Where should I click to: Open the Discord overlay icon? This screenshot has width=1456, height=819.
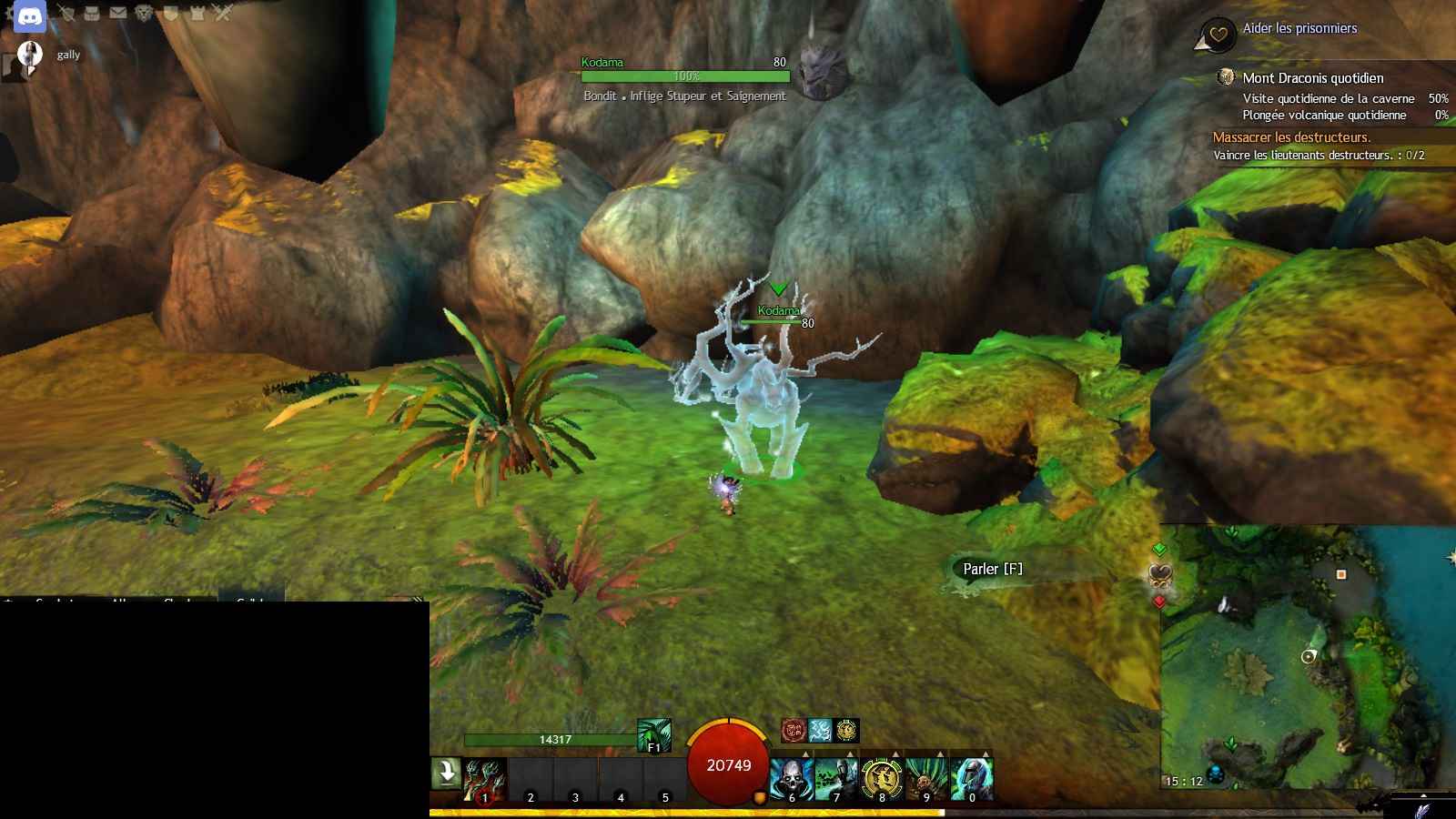click(x=29, y=16)
